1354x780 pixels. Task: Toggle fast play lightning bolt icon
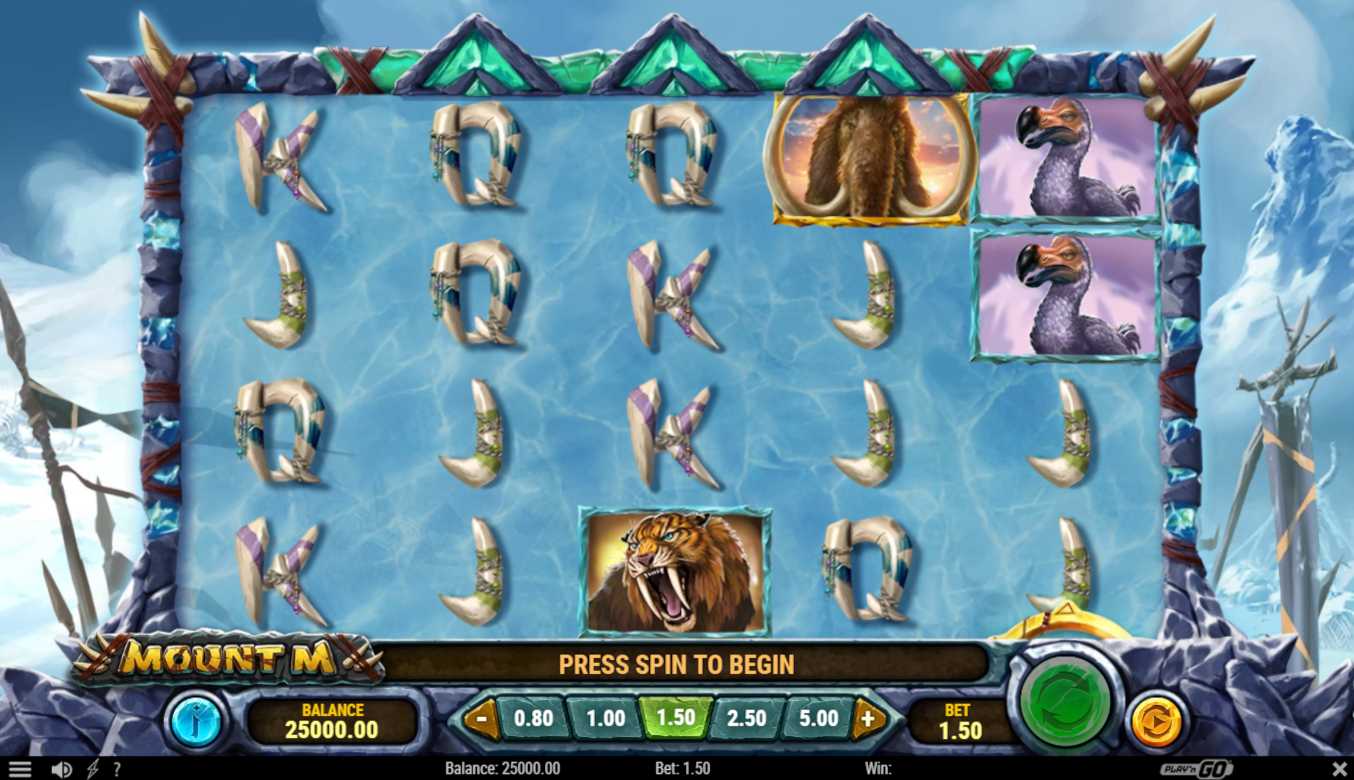[x=93, y=769]
